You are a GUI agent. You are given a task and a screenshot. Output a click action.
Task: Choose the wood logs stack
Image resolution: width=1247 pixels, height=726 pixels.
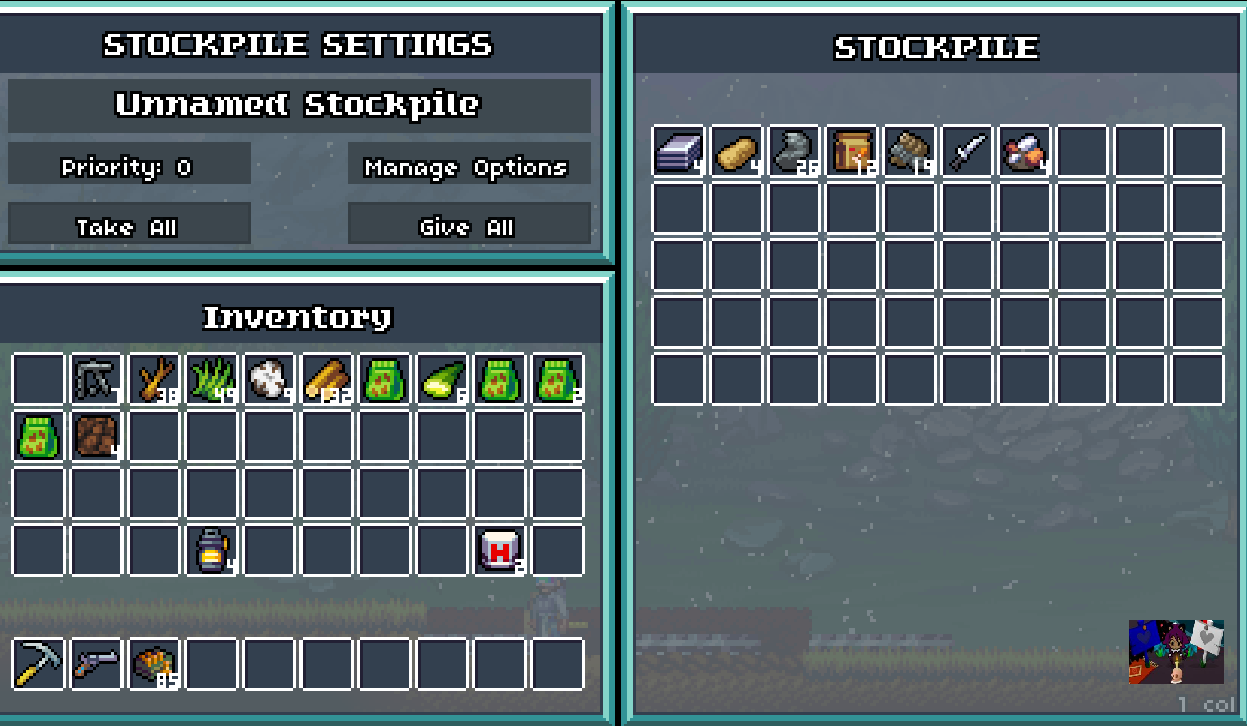(x=327, y=379)
